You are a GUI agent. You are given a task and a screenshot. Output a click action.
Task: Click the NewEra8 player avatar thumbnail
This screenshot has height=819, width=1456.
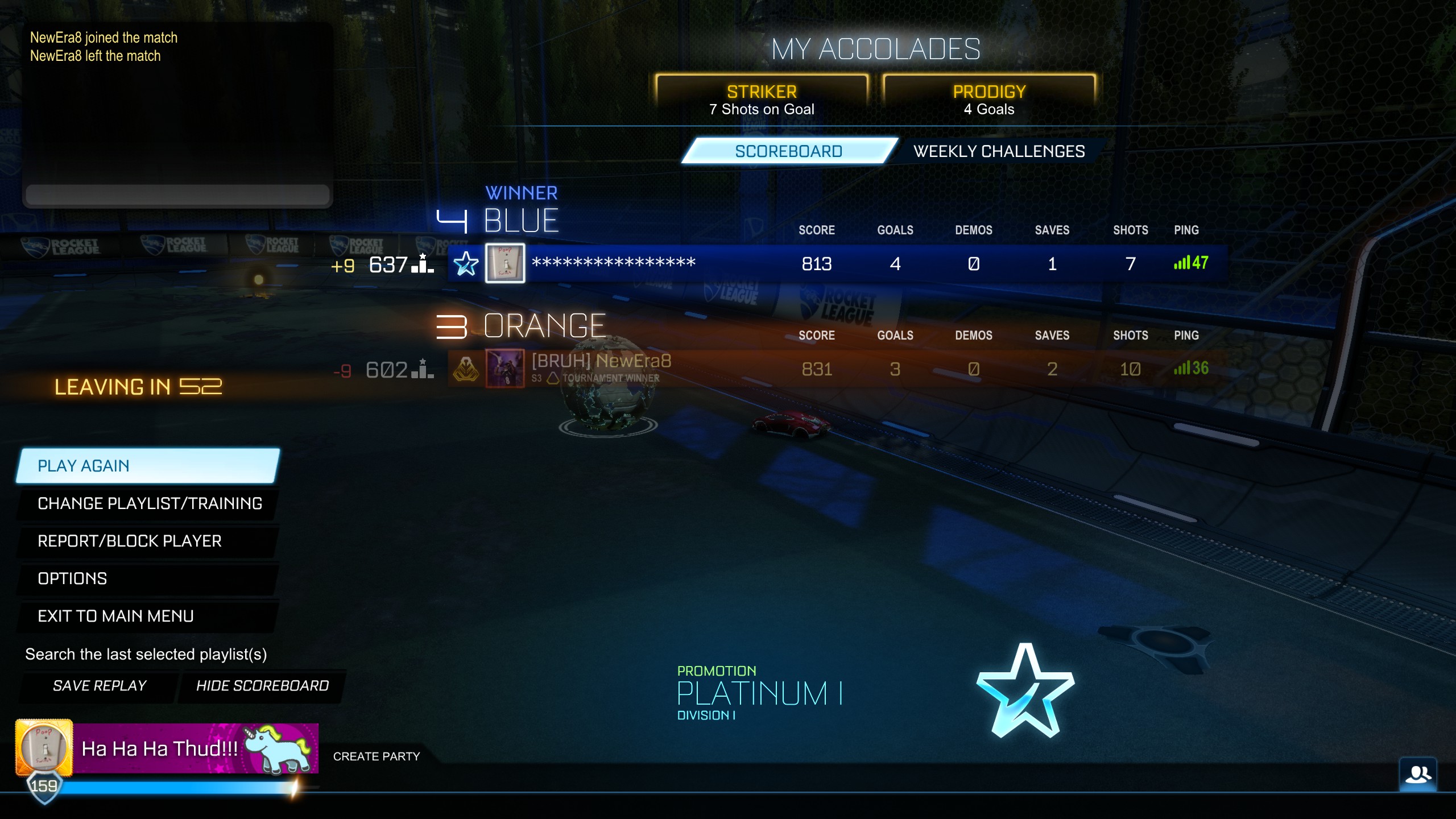[x=504, y=369]
